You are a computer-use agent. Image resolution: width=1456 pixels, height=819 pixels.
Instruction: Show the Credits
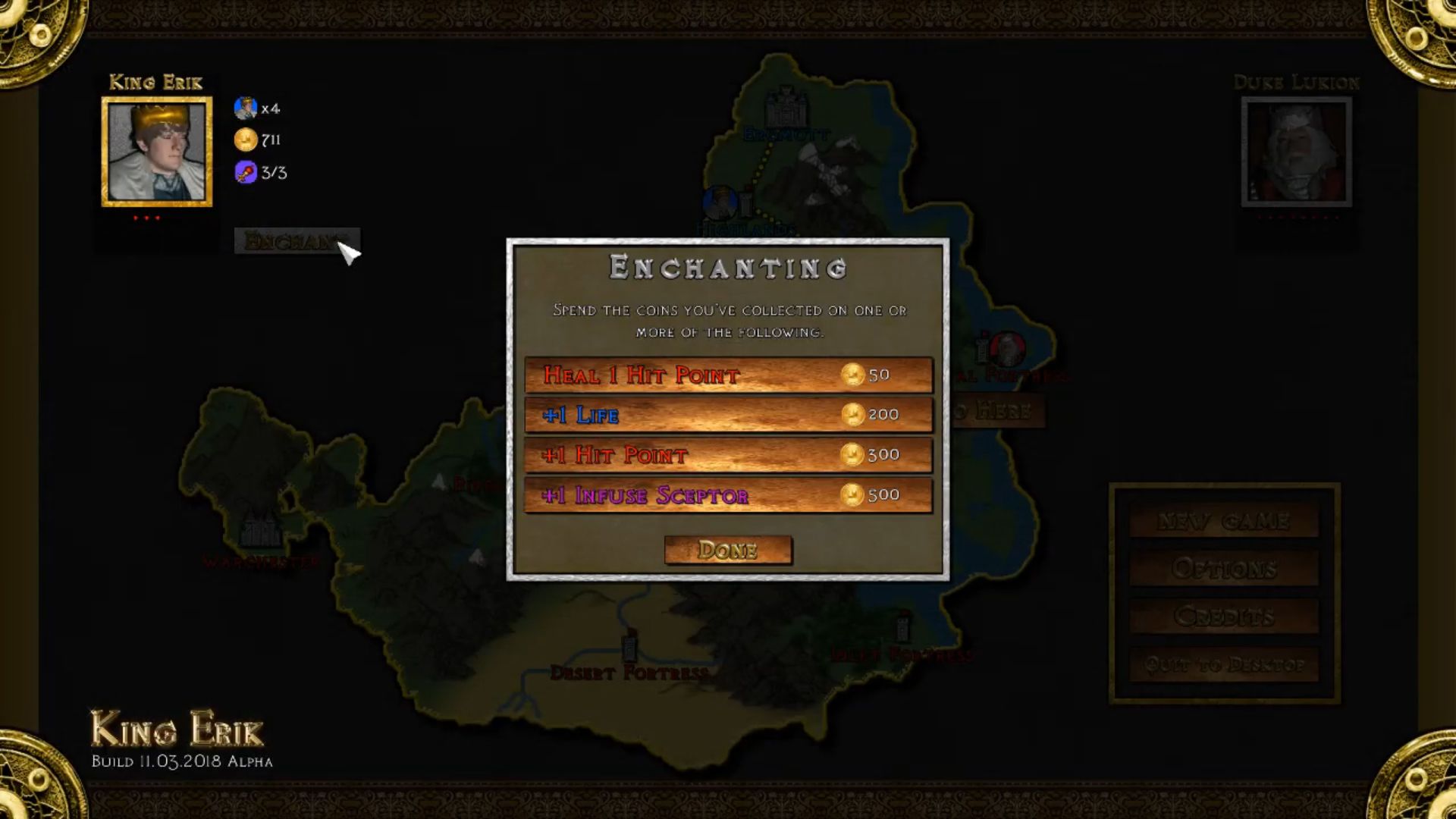pos(1223,617)
